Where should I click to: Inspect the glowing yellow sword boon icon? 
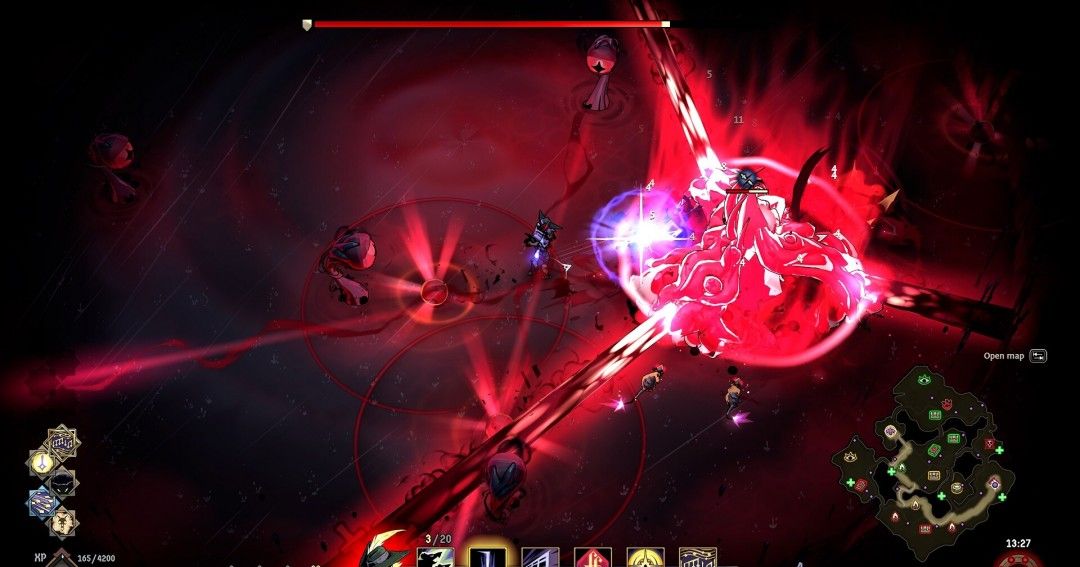coord(42,462)
